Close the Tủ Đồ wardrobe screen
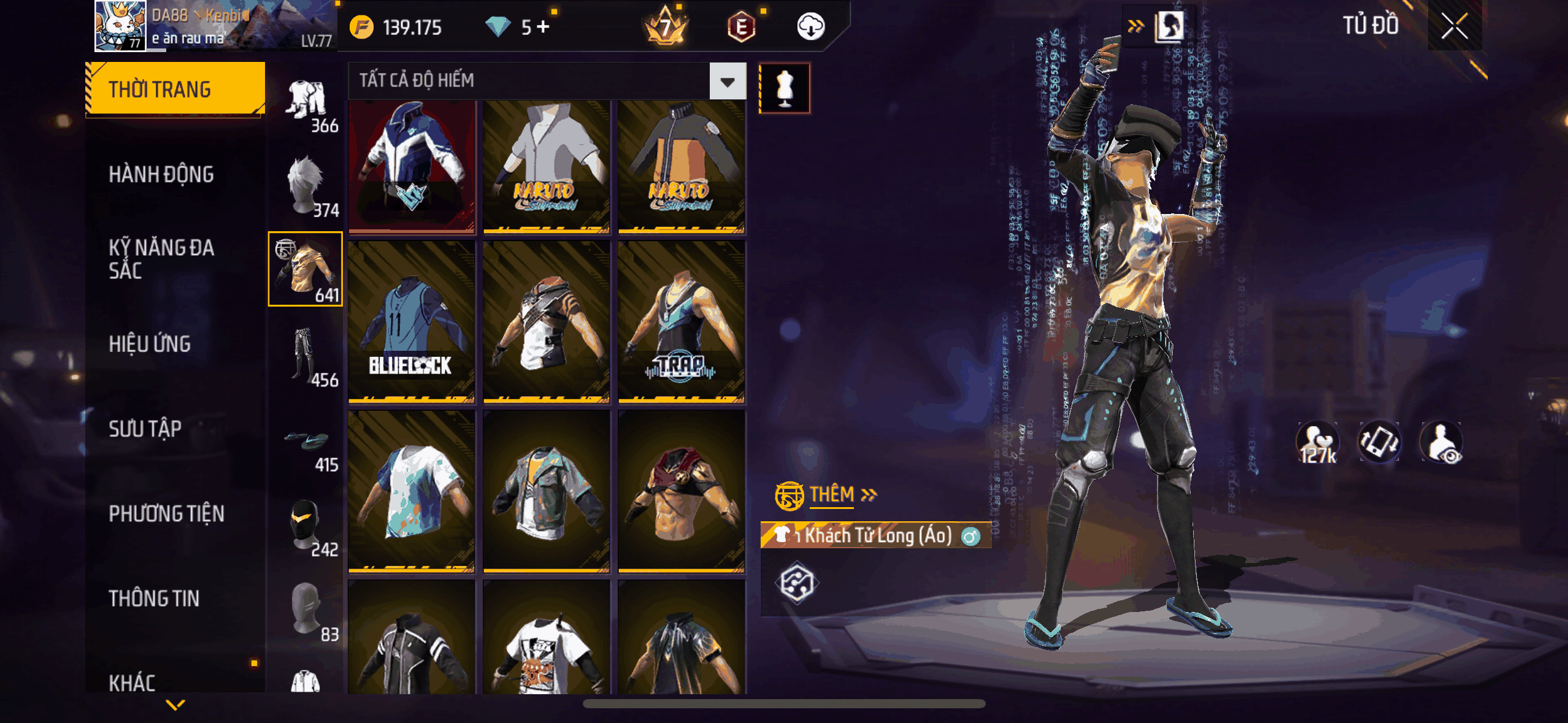The height and width of the screenshot is (723, 1568). point(1454,26)
